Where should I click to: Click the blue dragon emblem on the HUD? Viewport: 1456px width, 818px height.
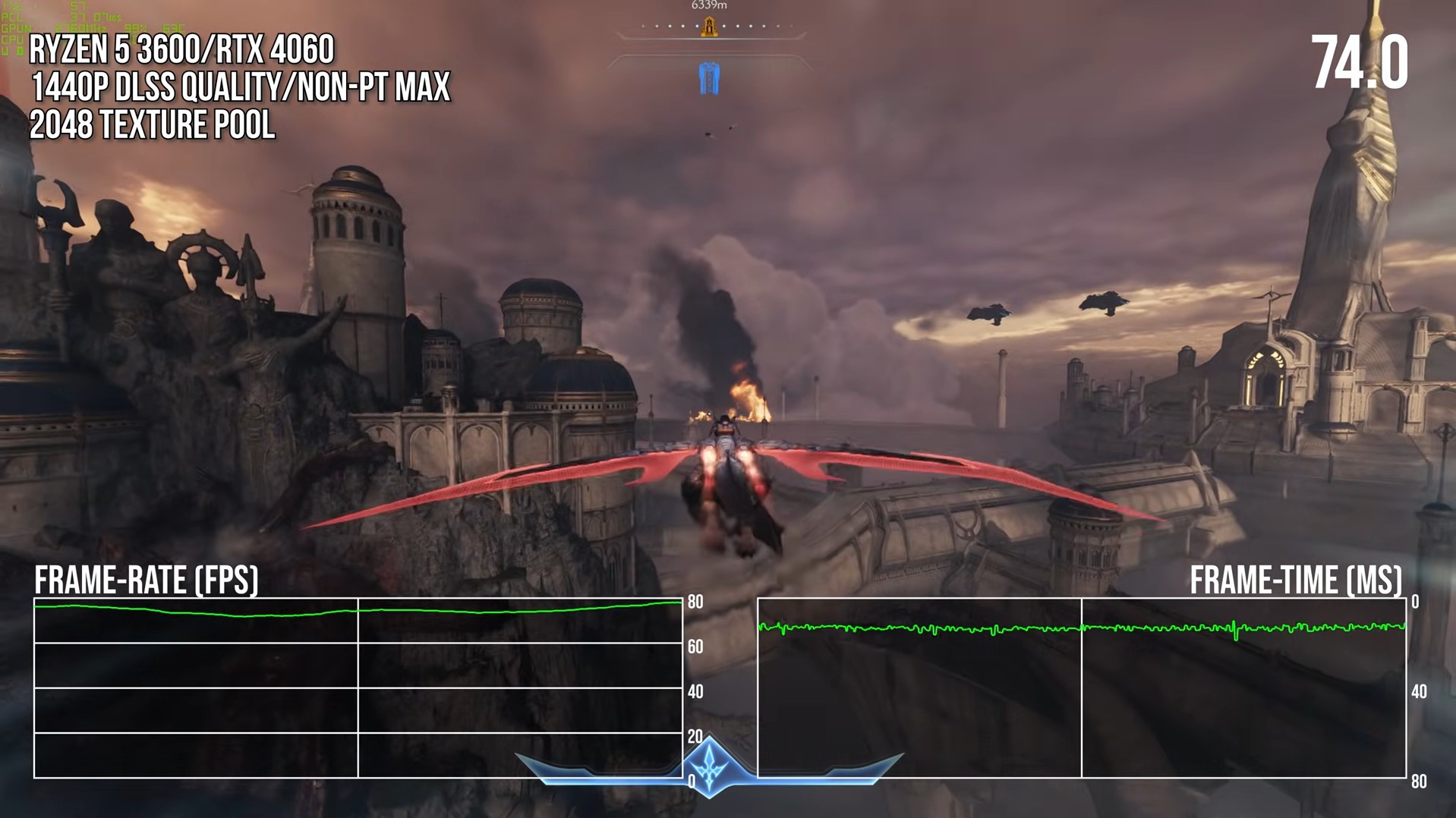click(x=709, y=766)
